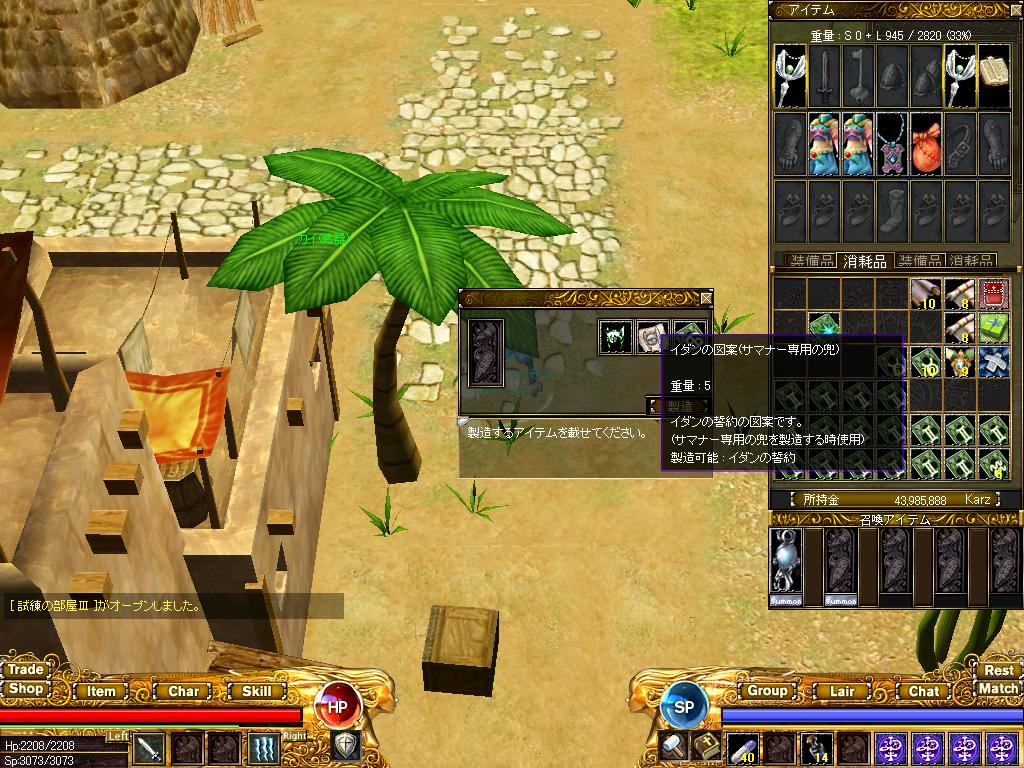
Task: Open the Lair menu
Action: 842,691
